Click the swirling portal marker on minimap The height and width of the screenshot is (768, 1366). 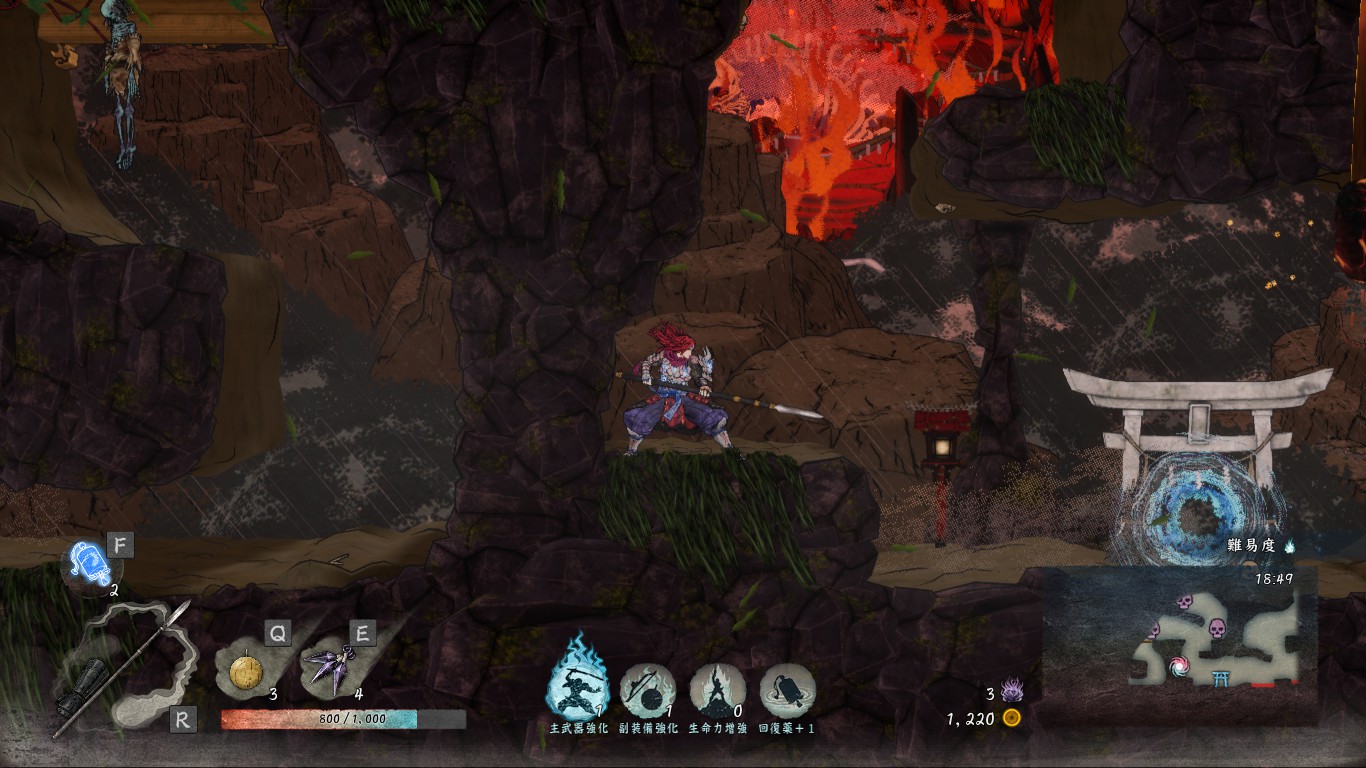[x=1180, y=665]
